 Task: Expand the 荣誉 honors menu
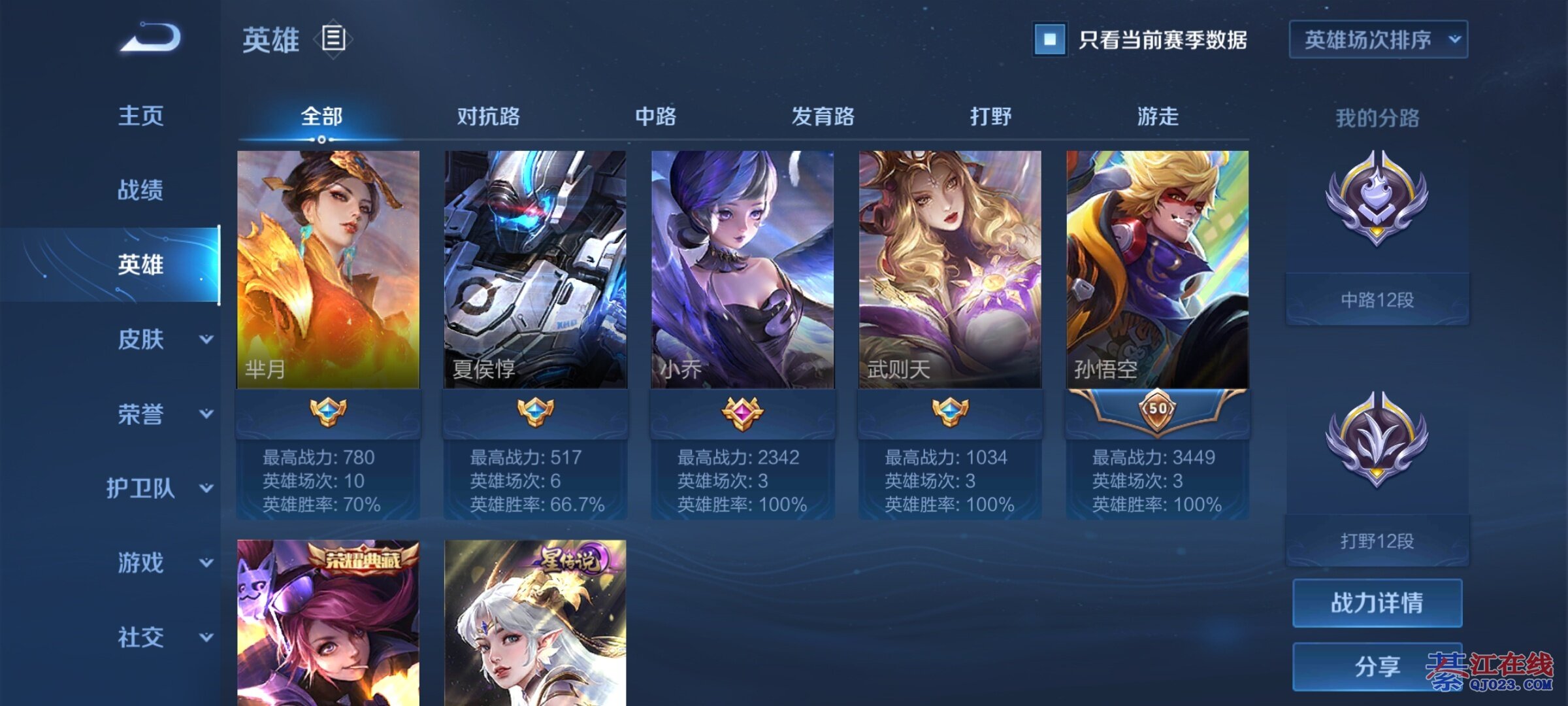click(160, 414)
